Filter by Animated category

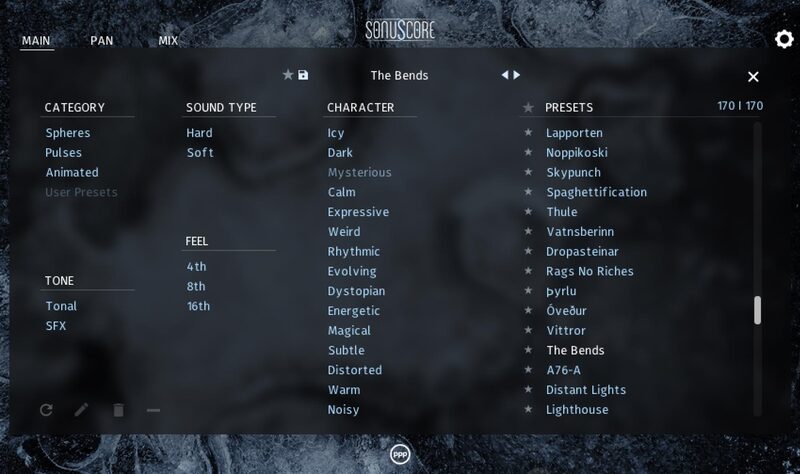coord(72,173)
